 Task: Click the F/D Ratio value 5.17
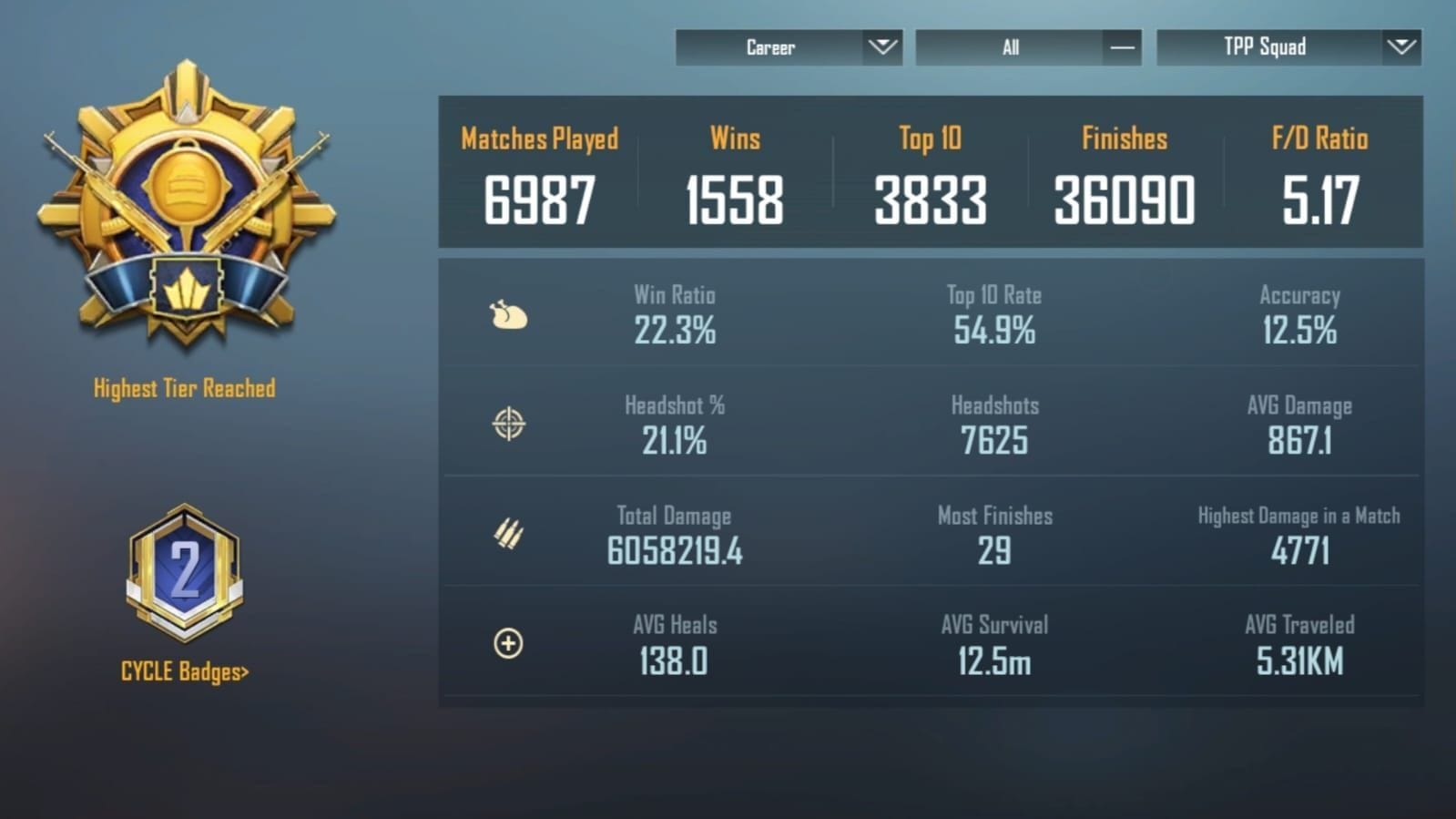coord(1319,199)
